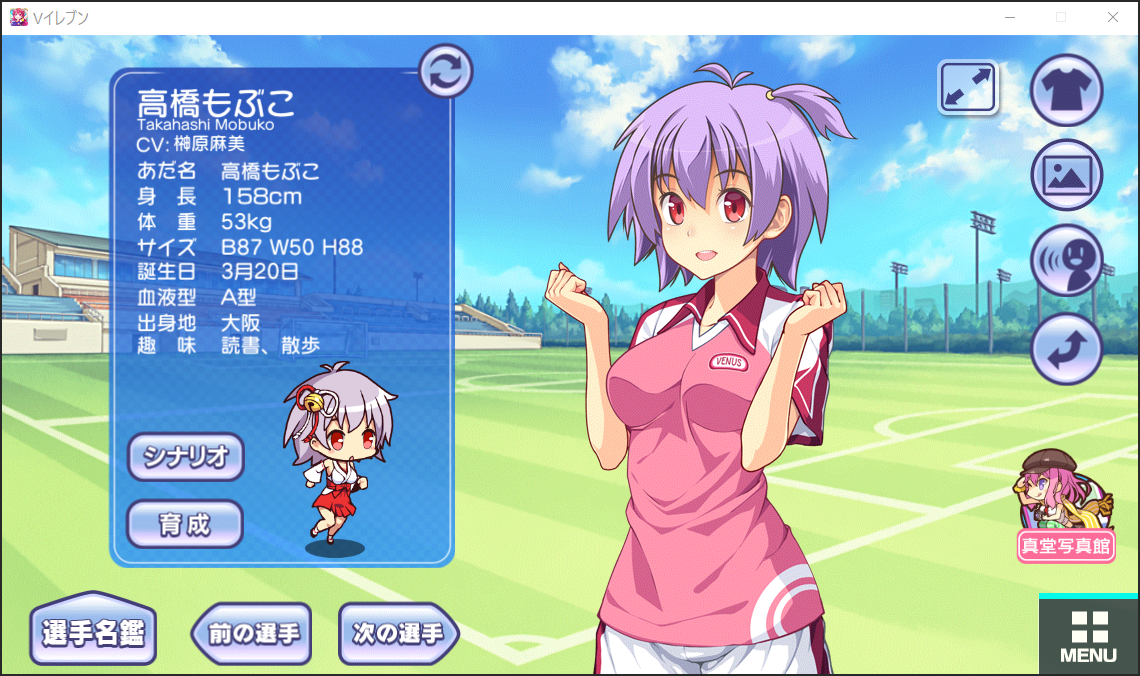Viewport: 1140px width, 676px height.
Task: Toggle the fullscreen expand arrows icon
Action: (968, 87)
